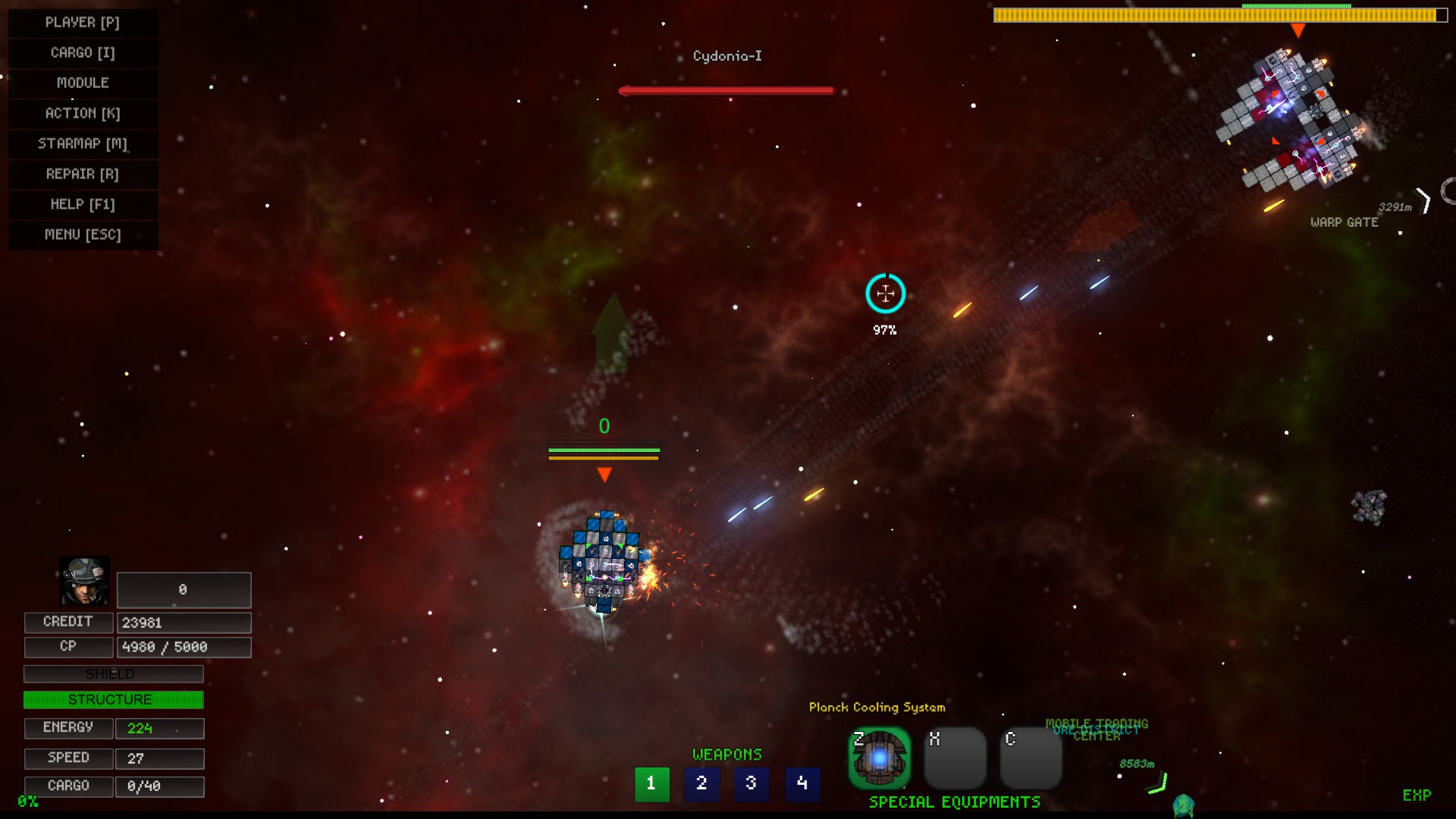
Task: Open the STARMAP menu entry
Action: tap(83, 143)
